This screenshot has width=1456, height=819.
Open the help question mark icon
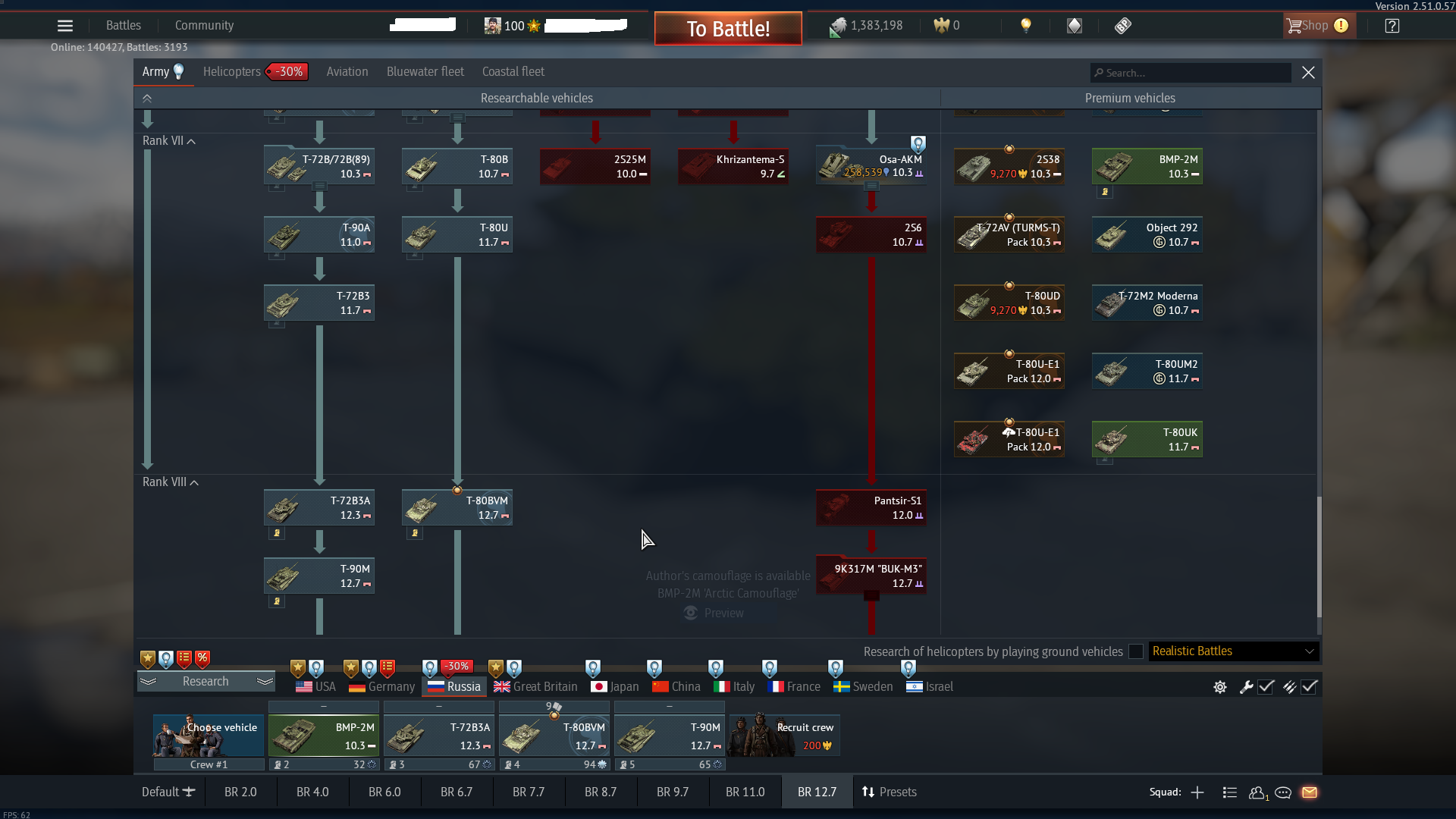pos(1392,25)
